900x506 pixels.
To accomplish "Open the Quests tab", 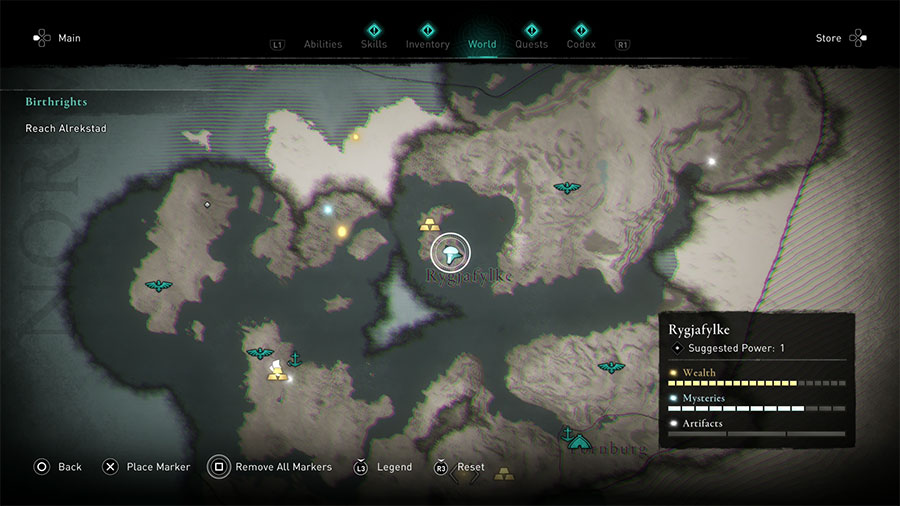I will coord(531,44).
